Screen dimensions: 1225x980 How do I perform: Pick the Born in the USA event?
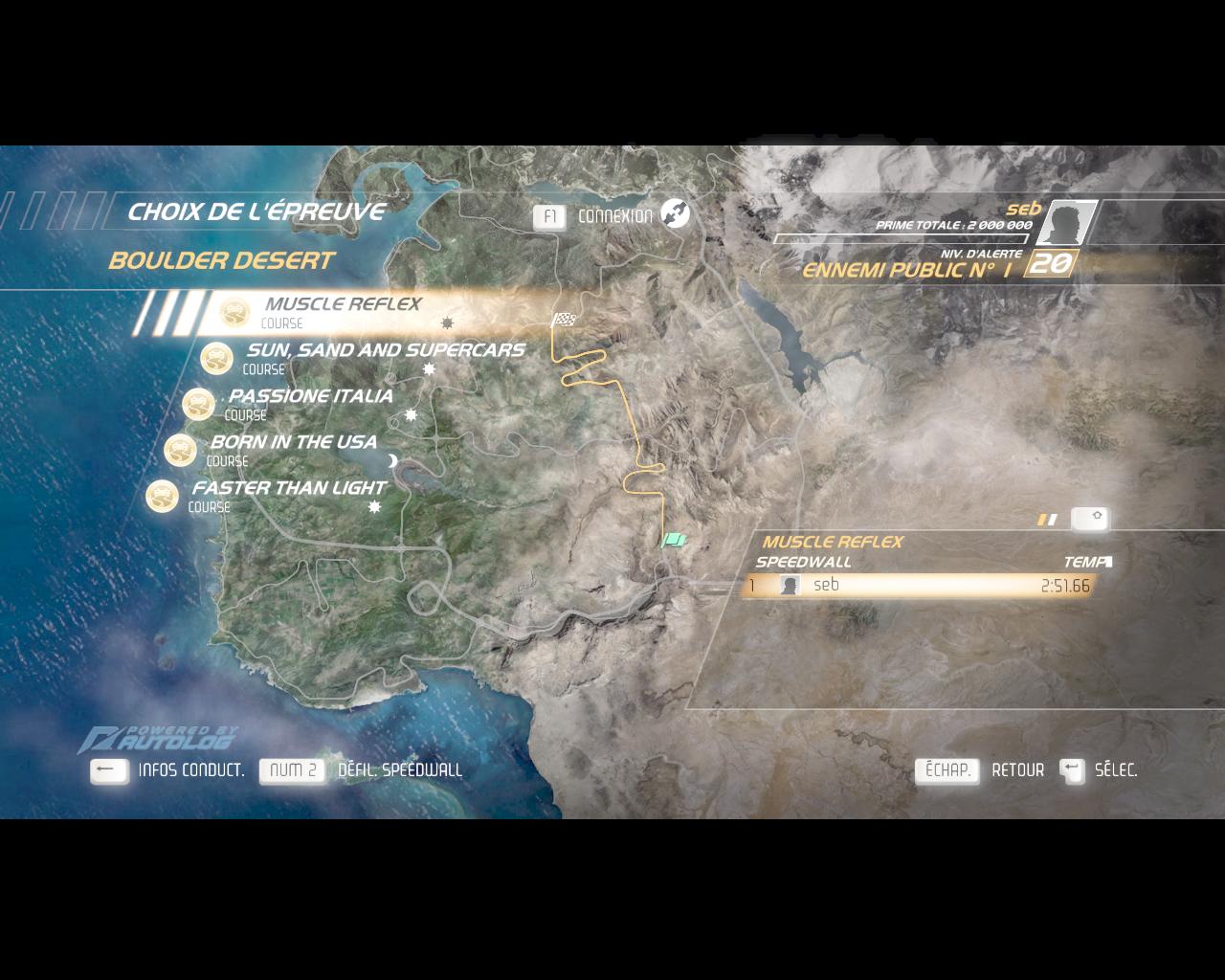tap(293, 443)
